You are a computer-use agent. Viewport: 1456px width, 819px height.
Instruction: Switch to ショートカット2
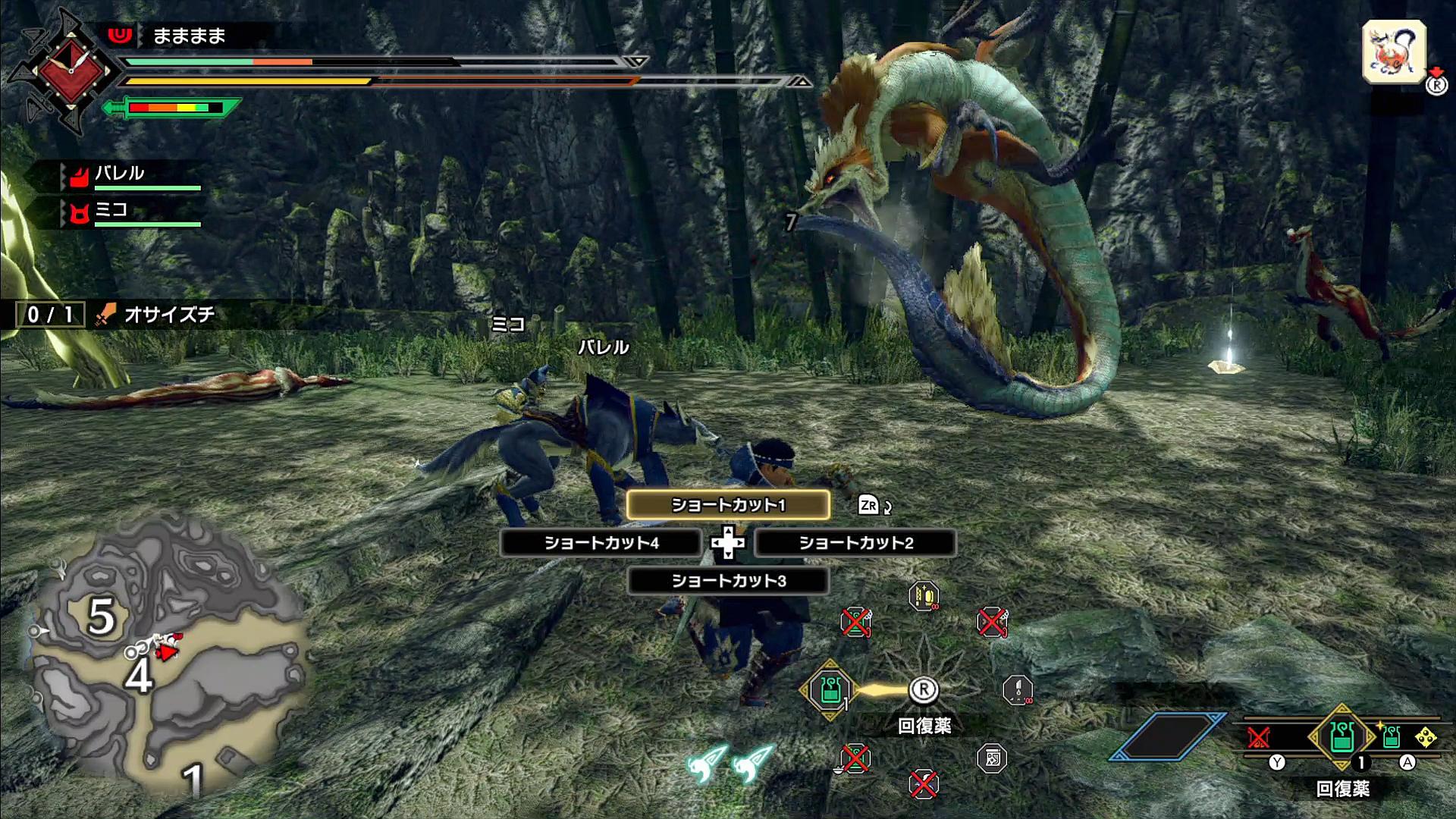(855, 543)
